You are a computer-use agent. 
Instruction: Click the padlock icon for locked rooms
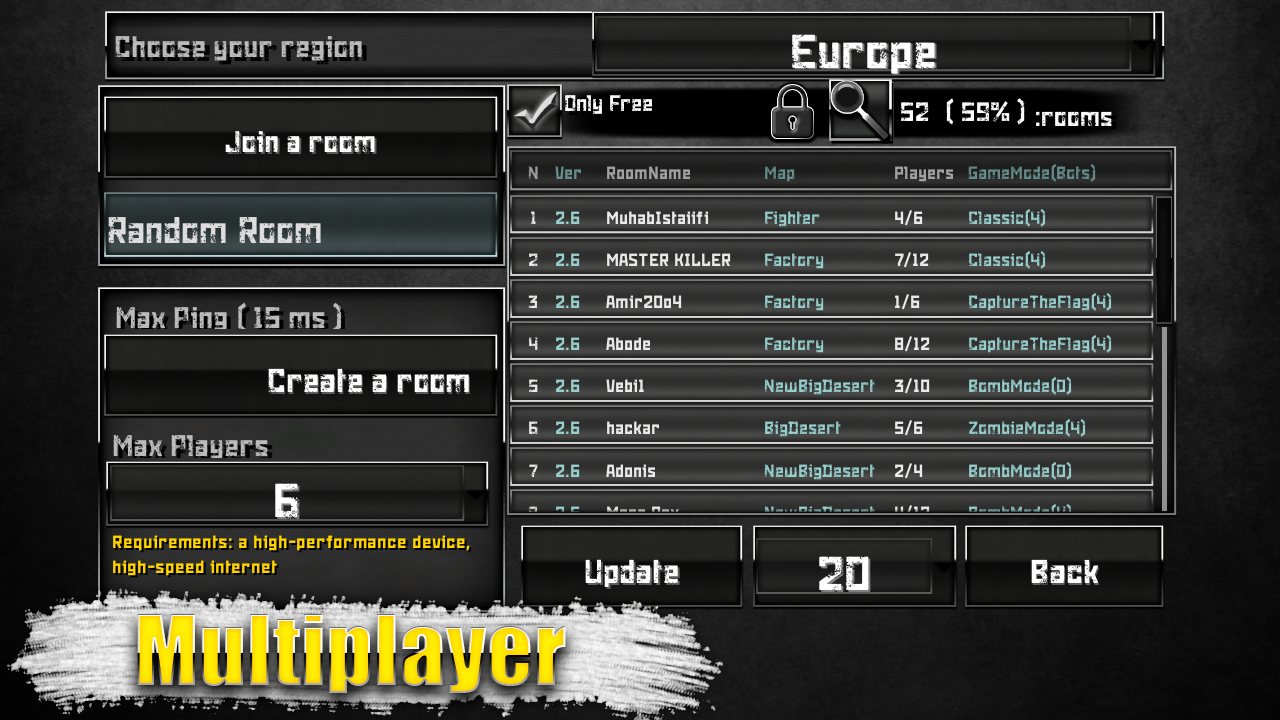791,113
